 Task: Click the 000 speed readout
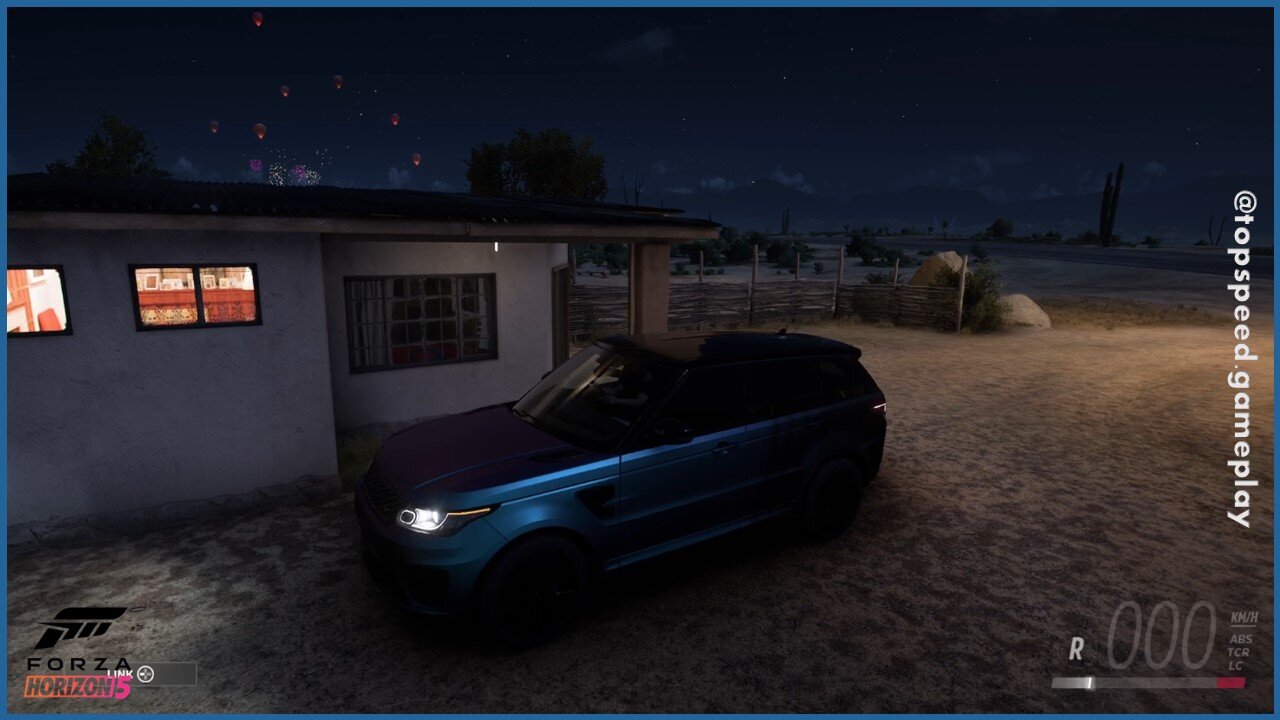pyautogui.click(x=1162, y=636)
